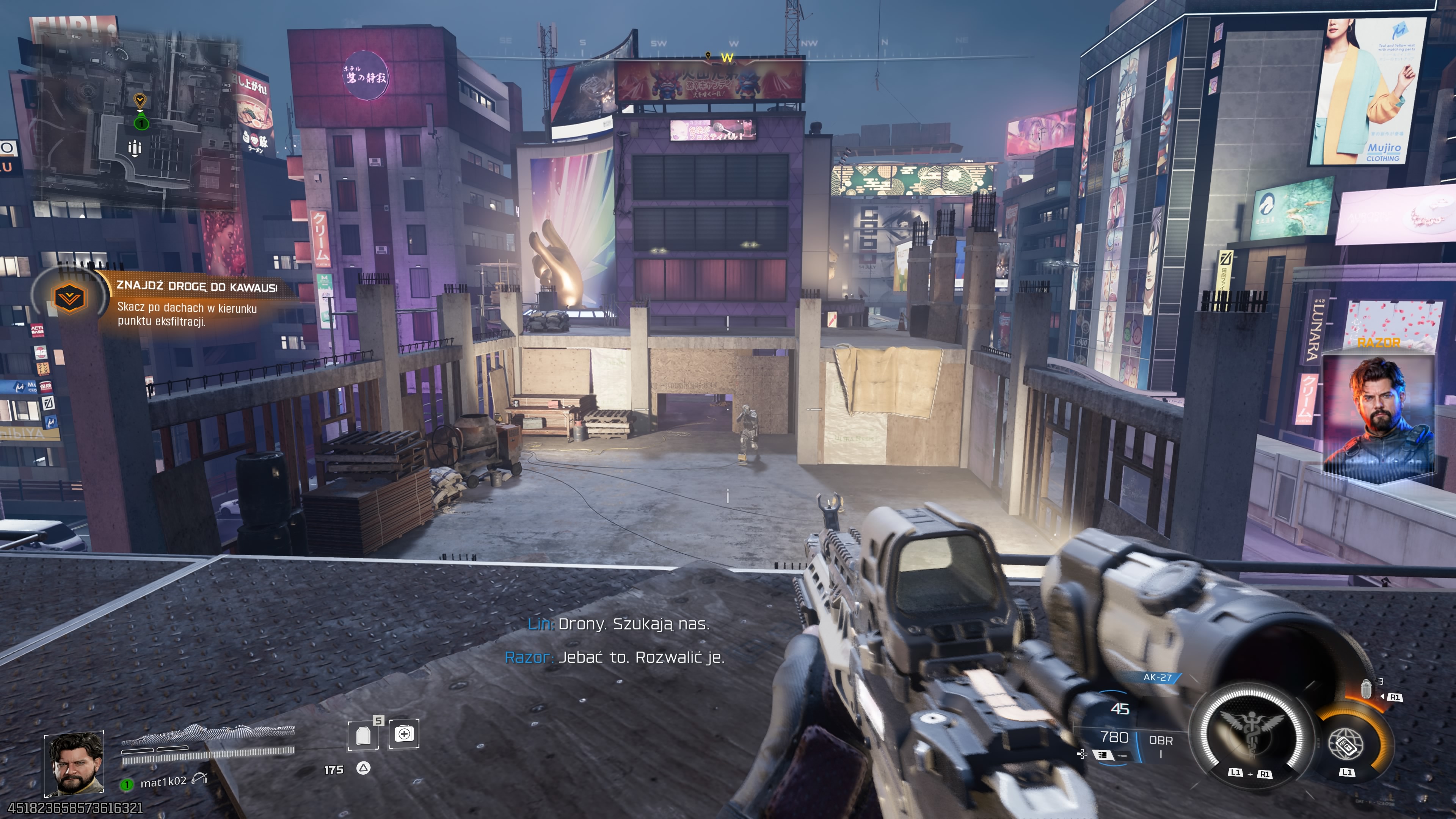The width and height of the screenshot is (1456, 819).
Task: Select the green squad number badge on the minimap
Action: click(x=141, y=122)
